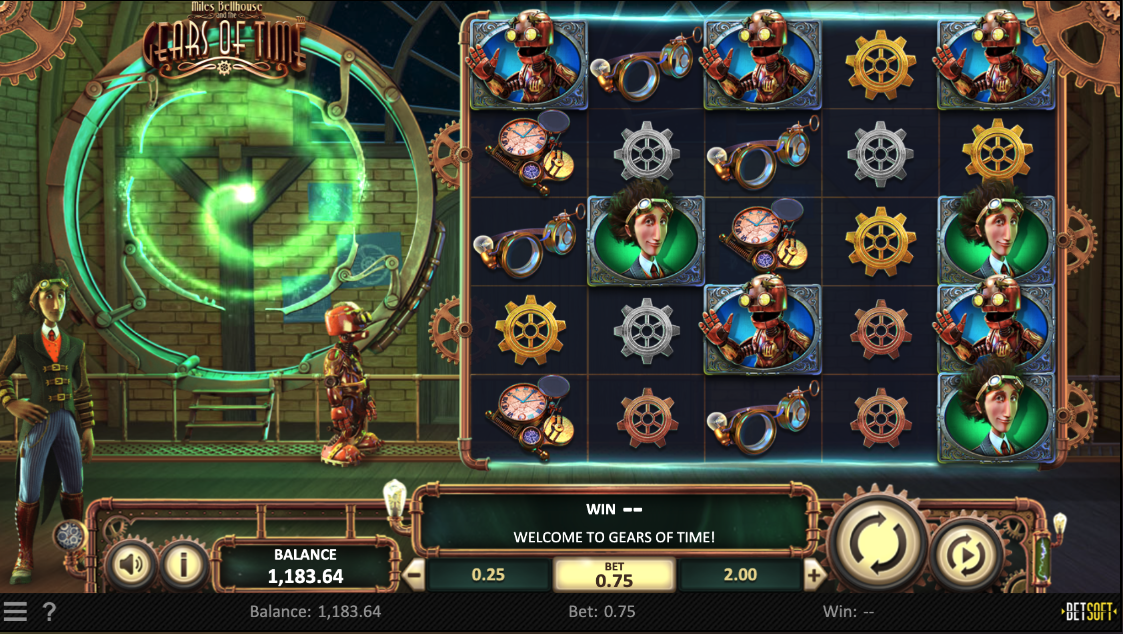Increase the bet with the plus button

[x=814, y=575]
